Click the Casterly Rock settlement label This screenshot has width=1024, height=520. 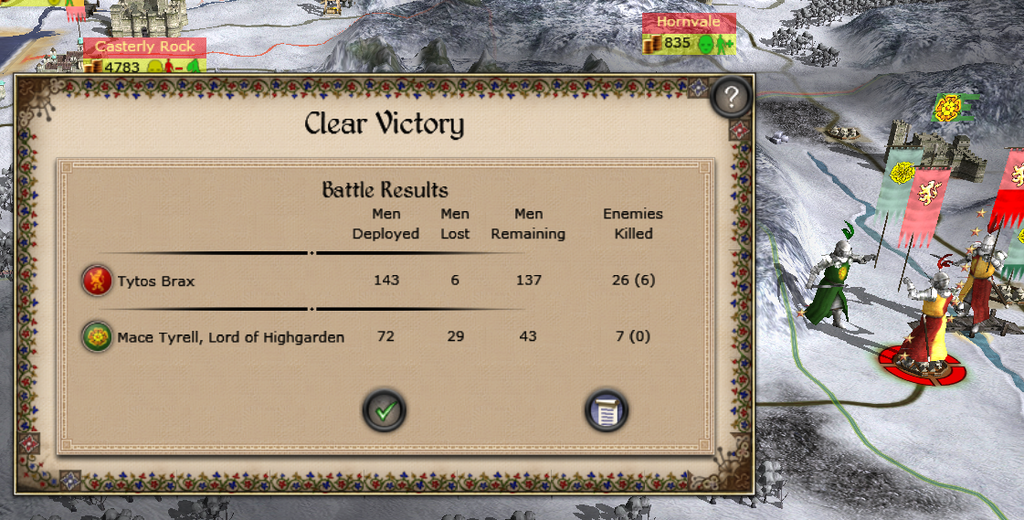[x=145, y=47]
